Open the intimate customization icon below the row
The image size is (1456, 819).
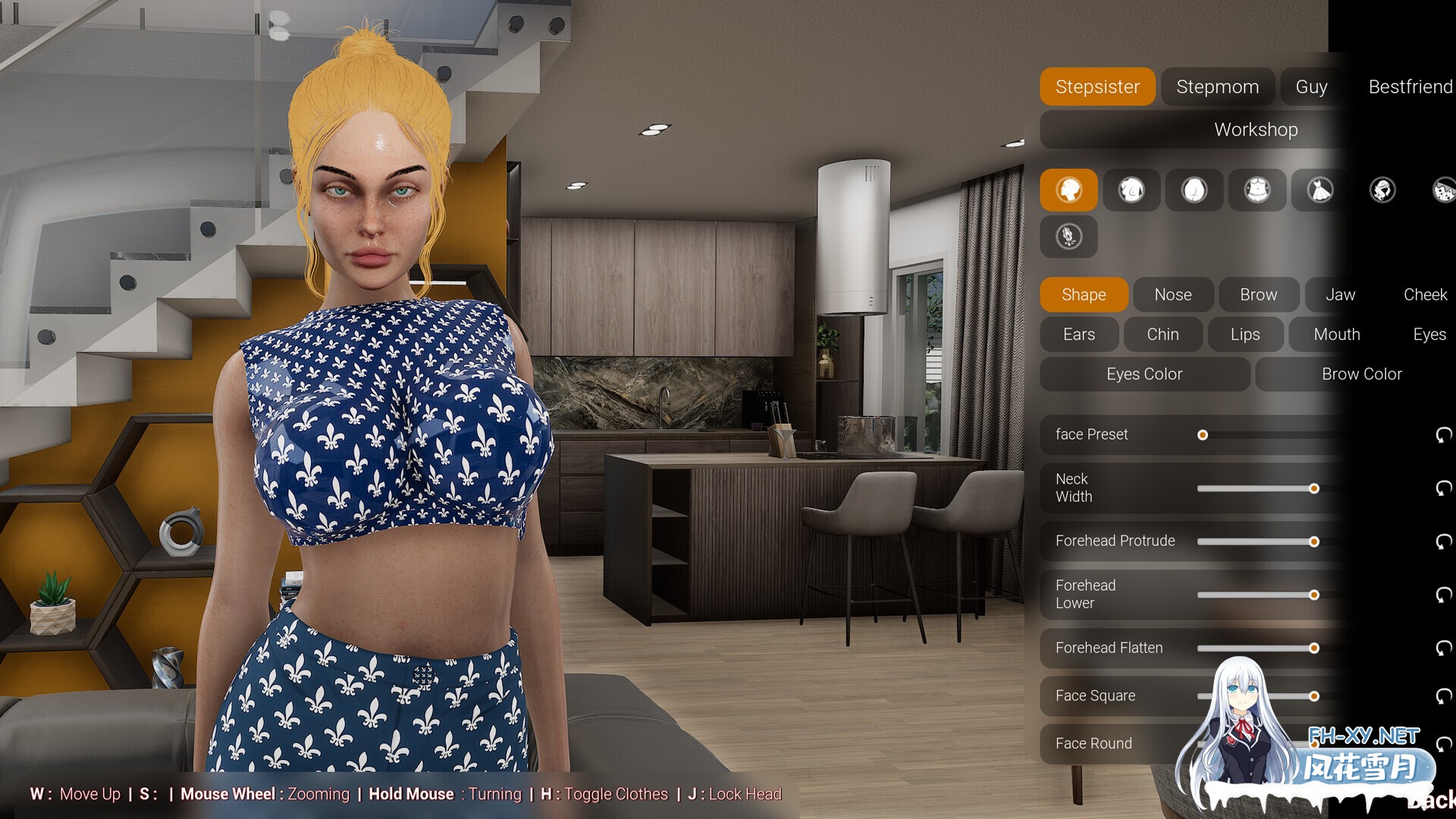pos(1069,237)
